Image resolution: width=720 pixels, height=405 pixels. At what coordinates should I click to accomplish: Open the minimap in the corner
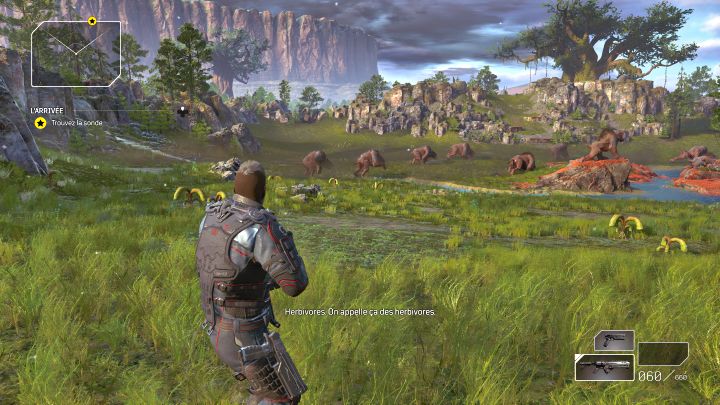[76, 53]
